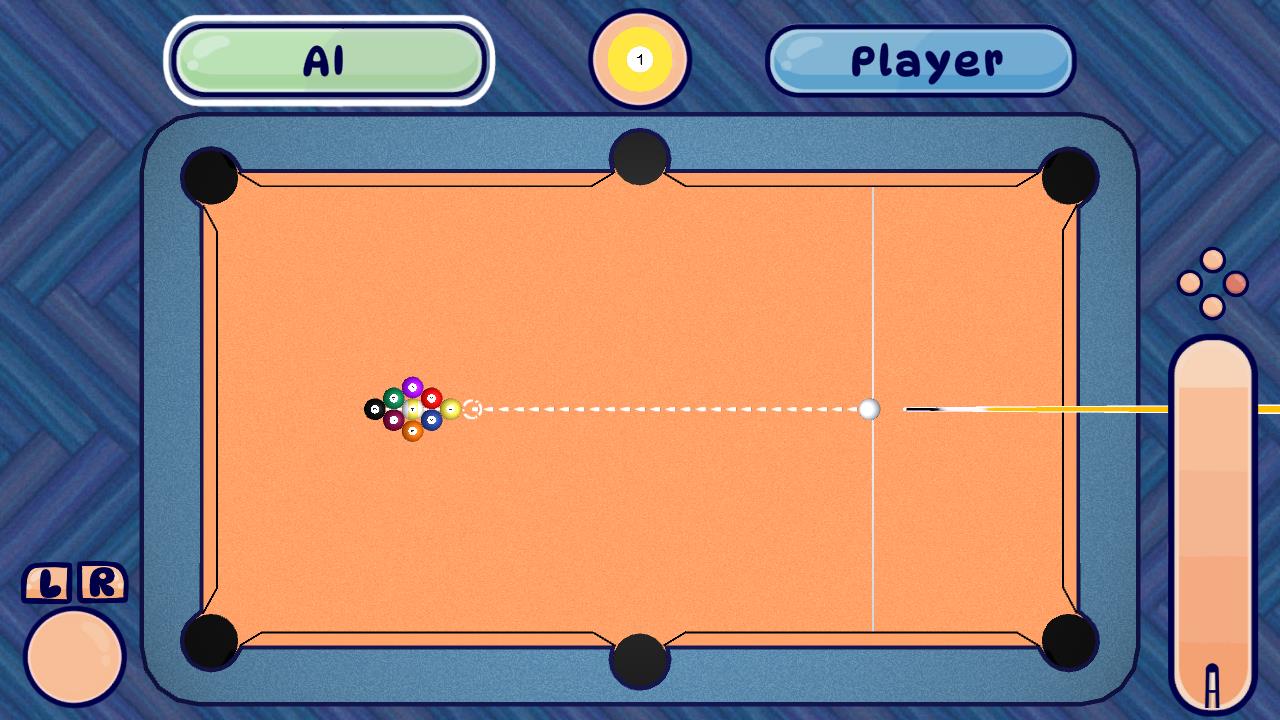The width and height of the screenshot is (1280, 720).
Task: Click the top-left corner pocket
Action: click(x=208, y=176)
